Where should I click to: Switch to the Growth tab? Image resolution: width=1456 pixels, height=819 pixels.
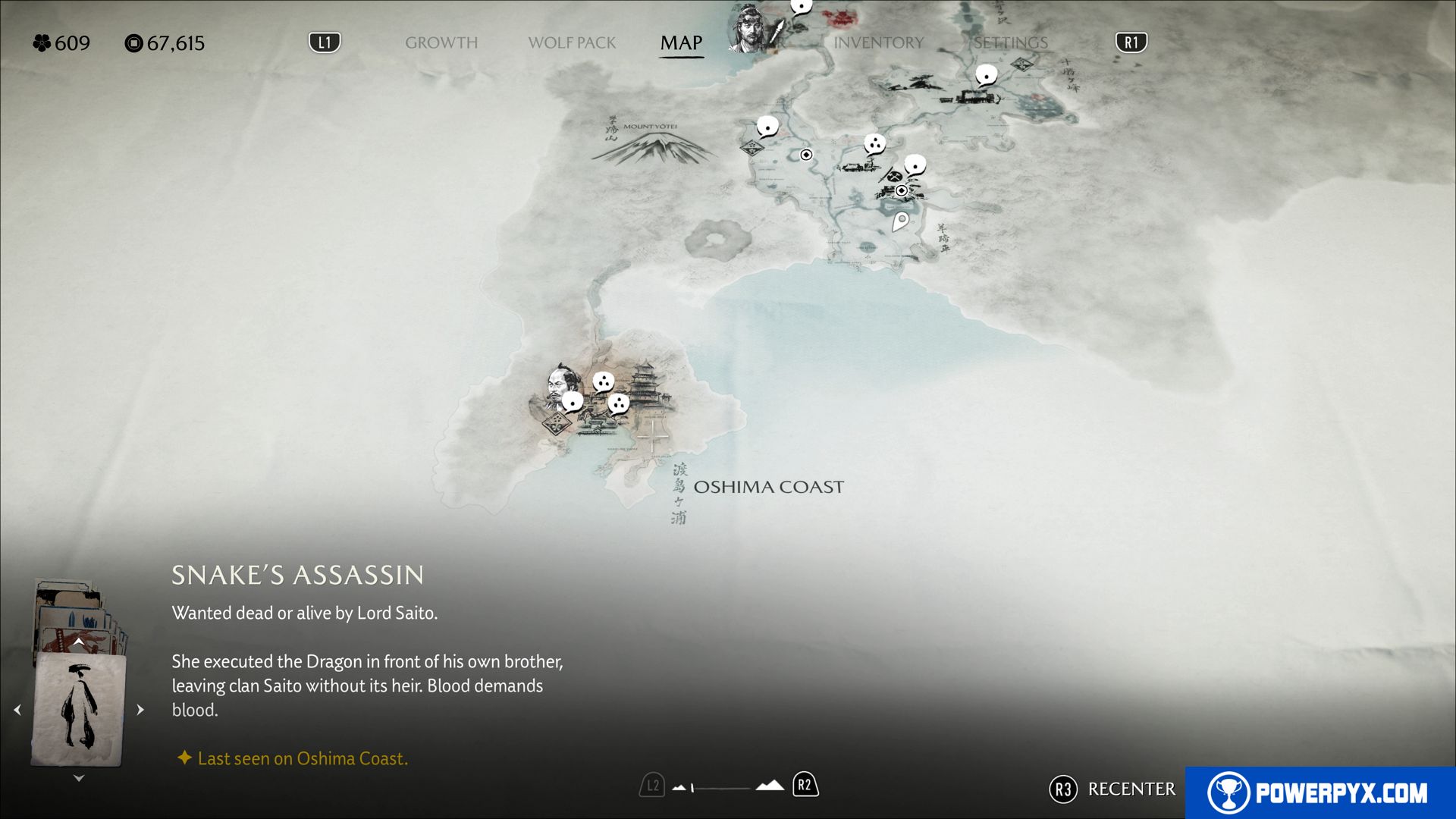[x=441, y=43]
